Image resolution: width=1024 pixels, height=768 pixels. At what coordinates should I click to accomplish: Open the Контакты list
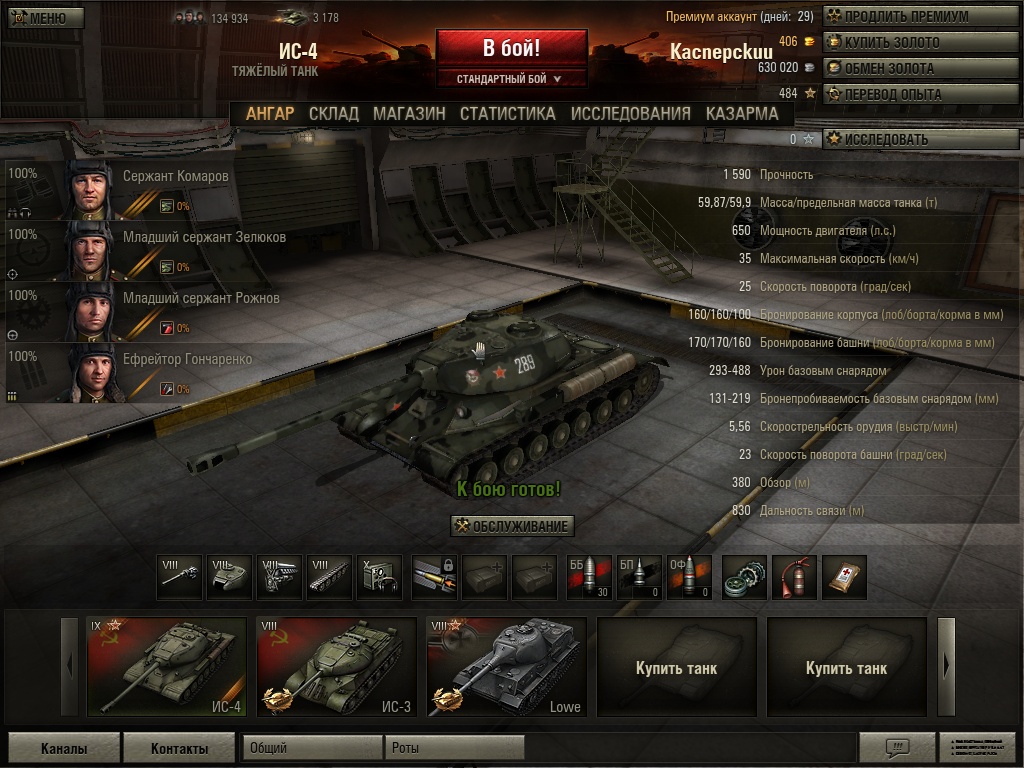pos(179,748)
